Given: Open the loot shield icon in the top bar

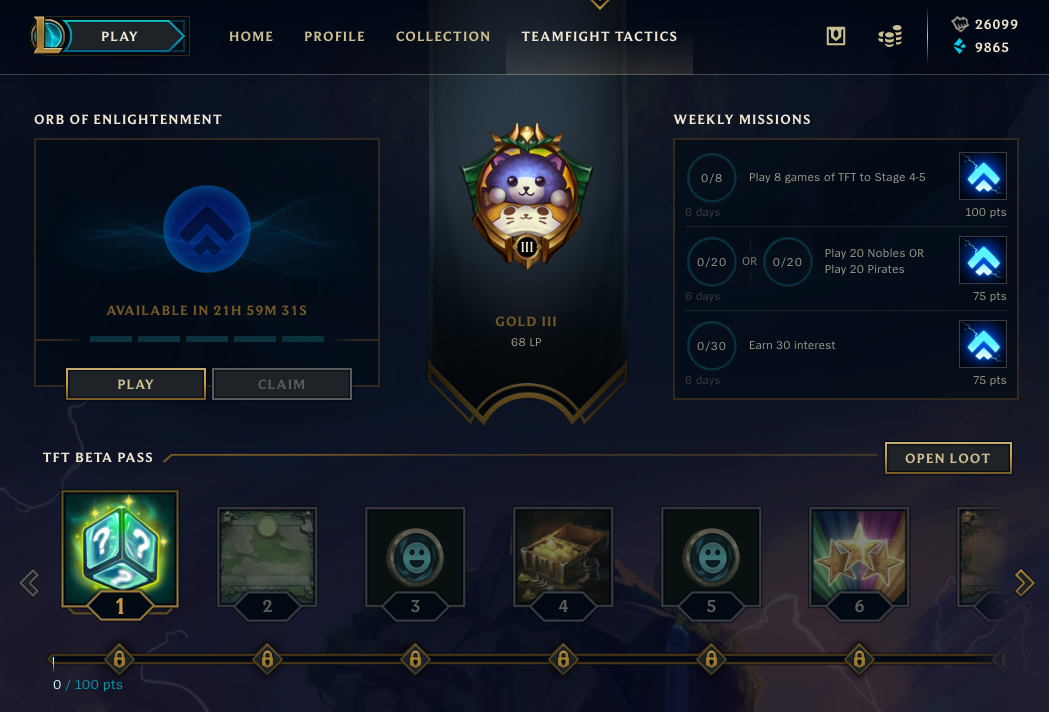Looking at the screenshot, I should click(836, 36).
